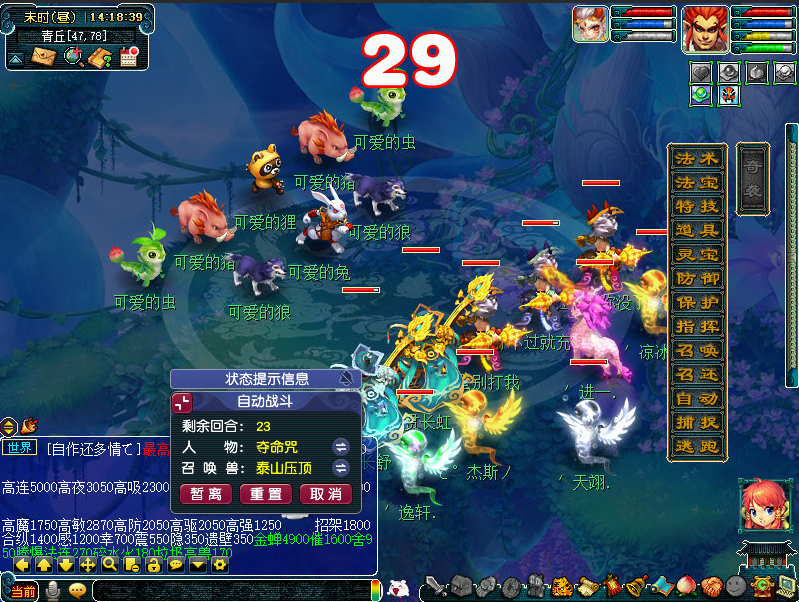Choose the 特技 special skill command
799x602 pixels.
point(697,207)
